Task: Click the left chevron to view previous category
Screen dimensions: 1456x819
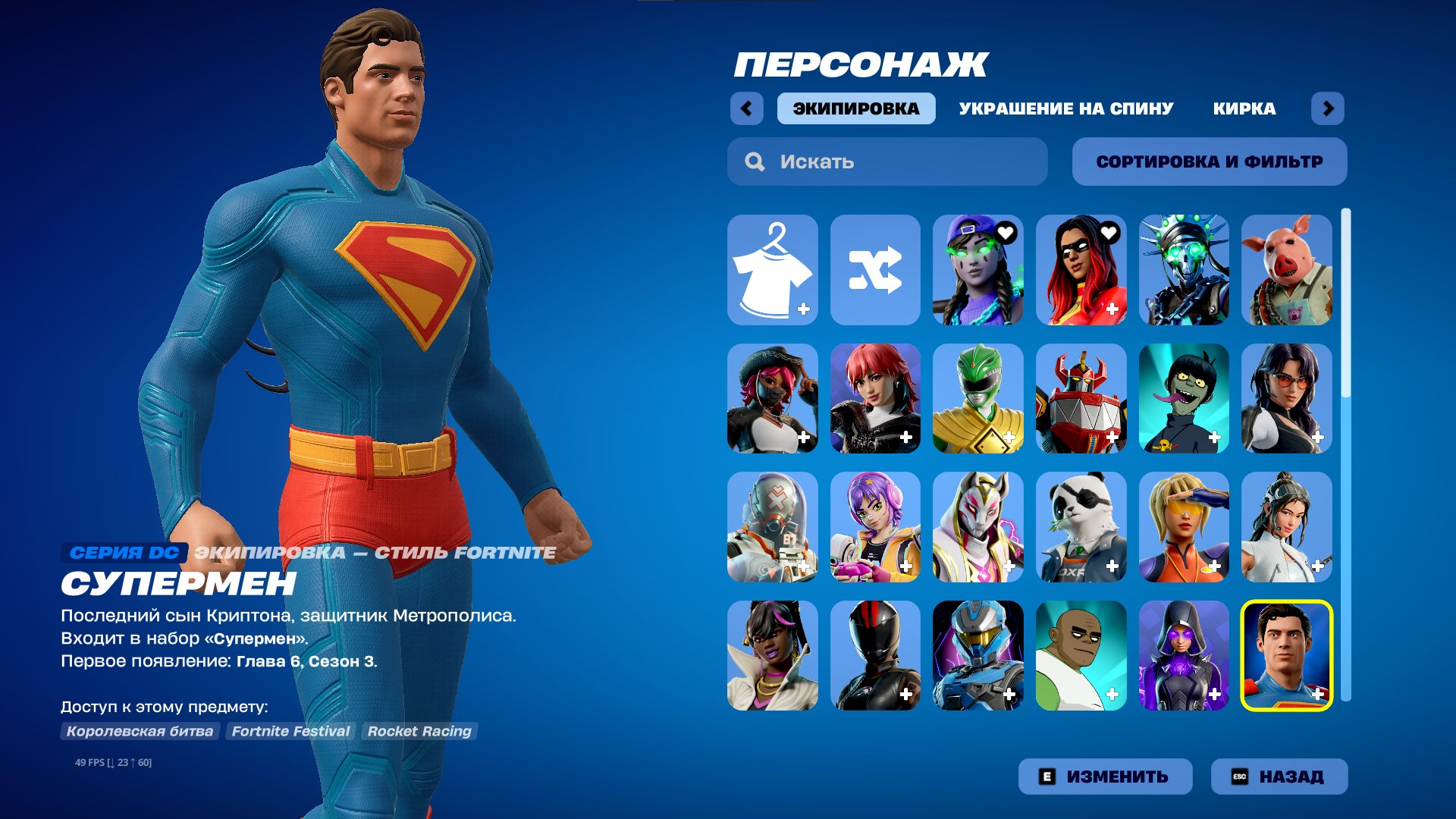Action: (x=747, y=108)
